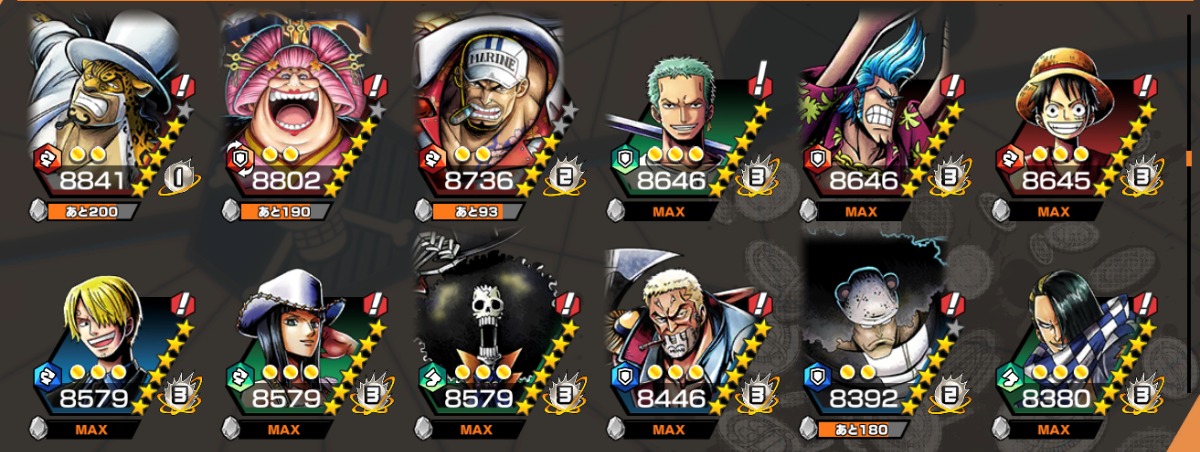
Task: Select green-haired Zoro character card
Action: pos(678,110)
